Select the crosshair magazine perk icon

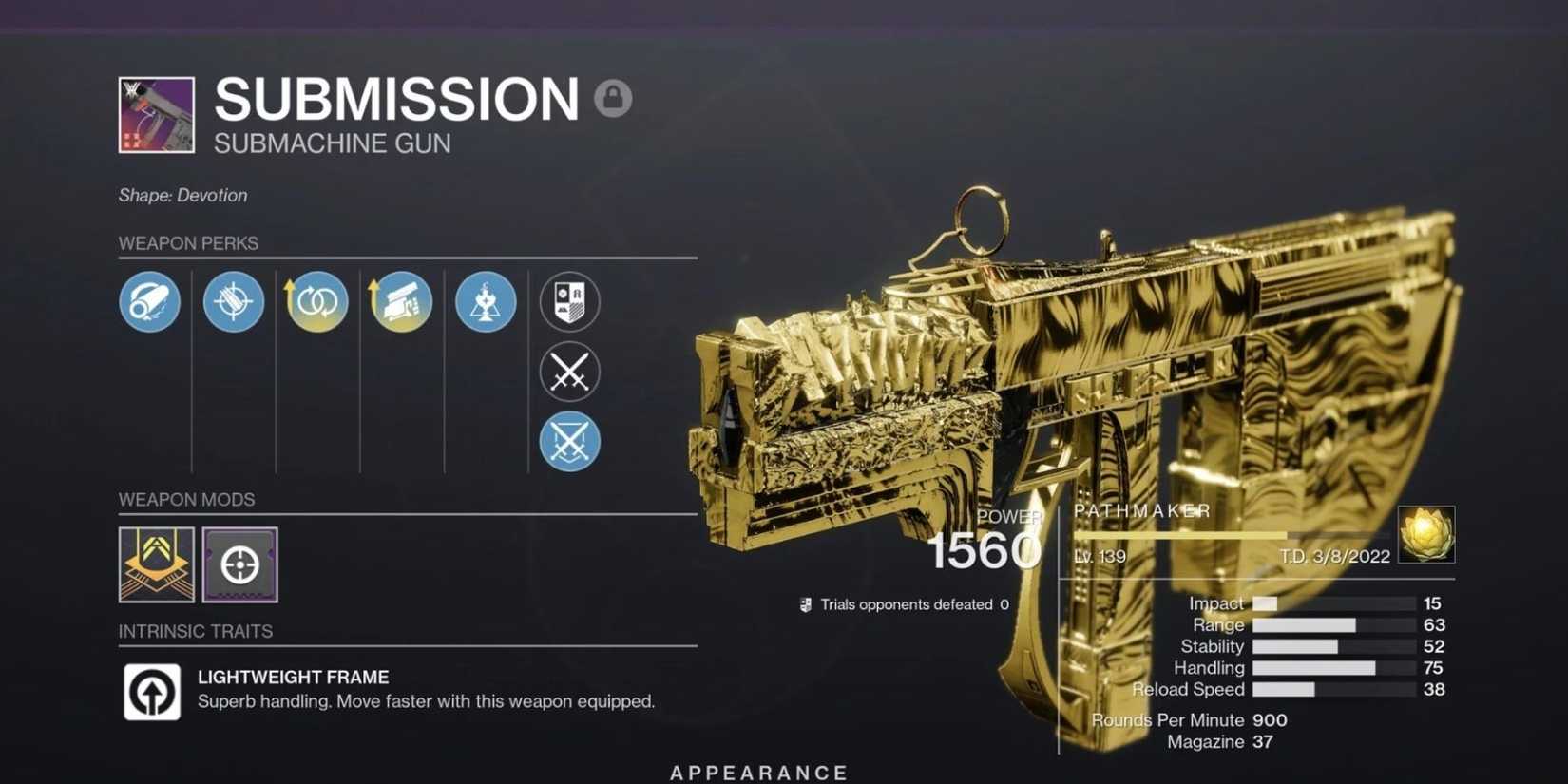[232, 302]
